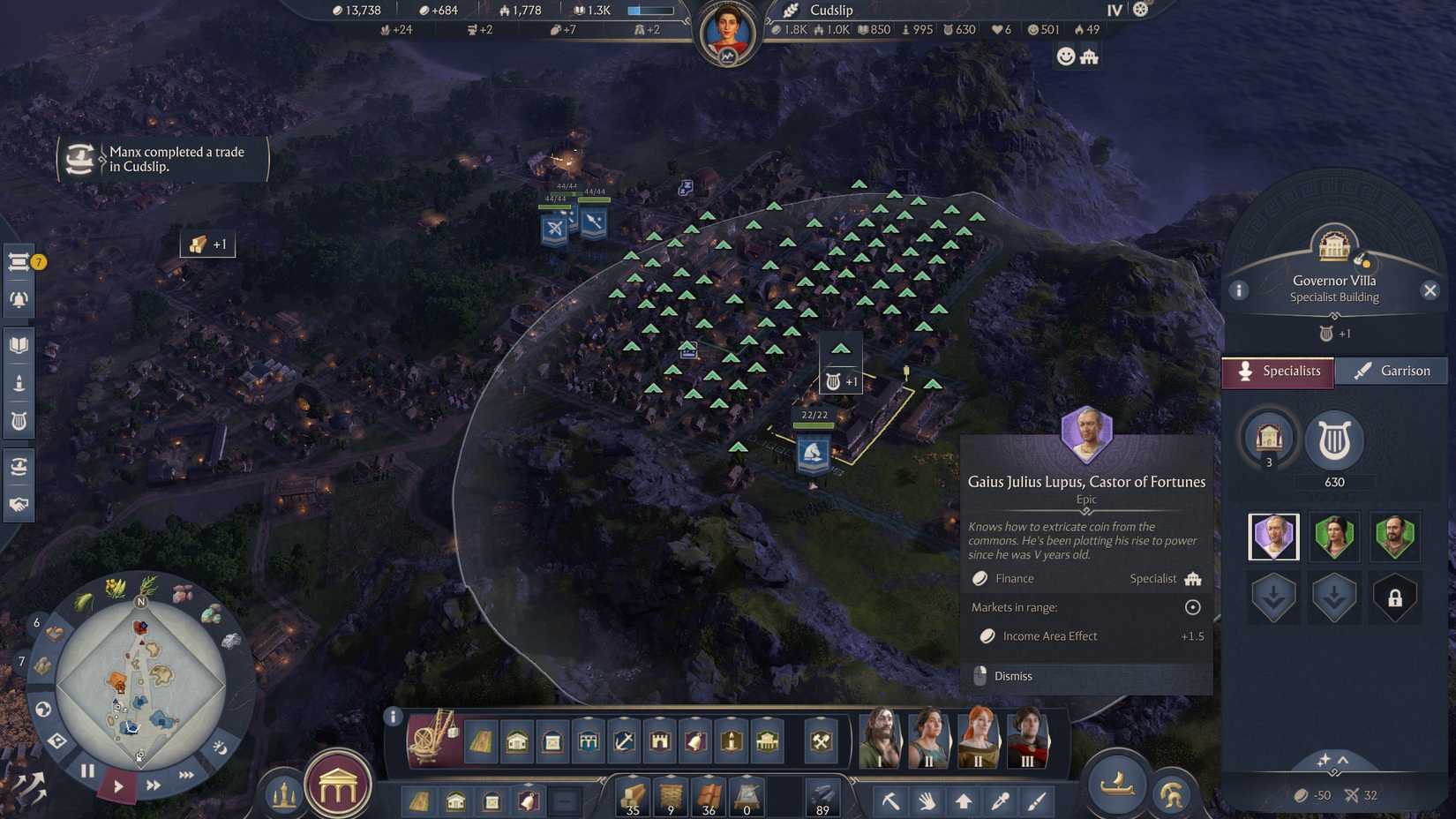Open the notifications bell in the left sidebar

pos(19,298)
